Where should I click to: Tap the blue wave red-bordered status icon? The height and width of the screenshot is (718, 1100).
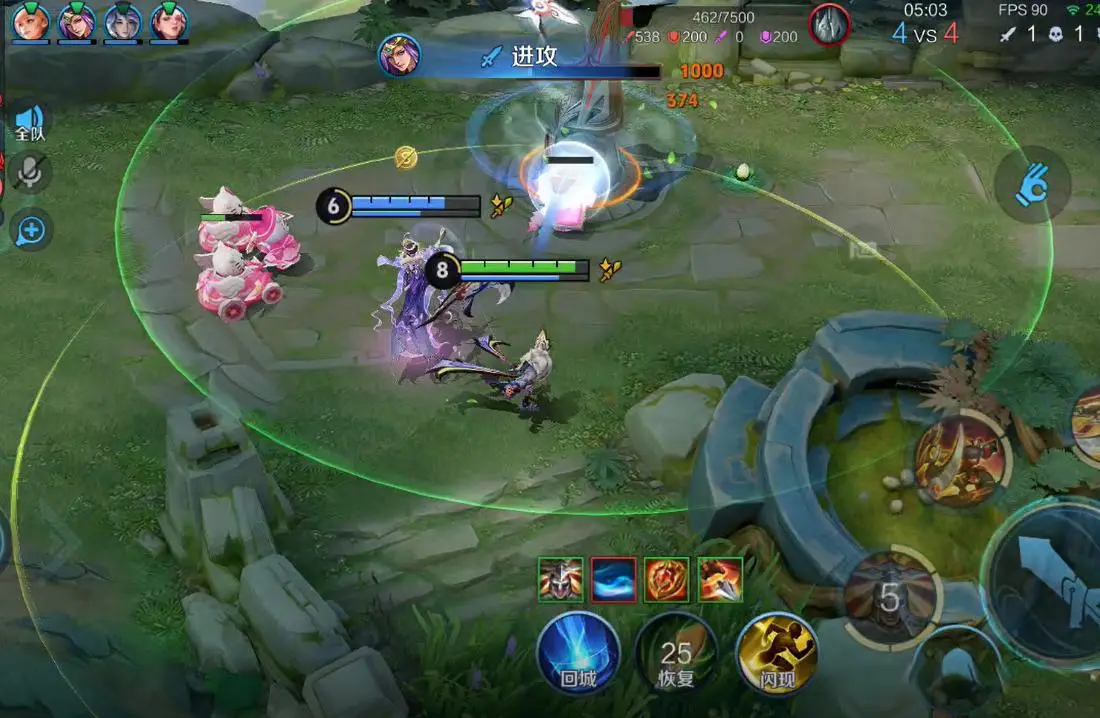613,579
